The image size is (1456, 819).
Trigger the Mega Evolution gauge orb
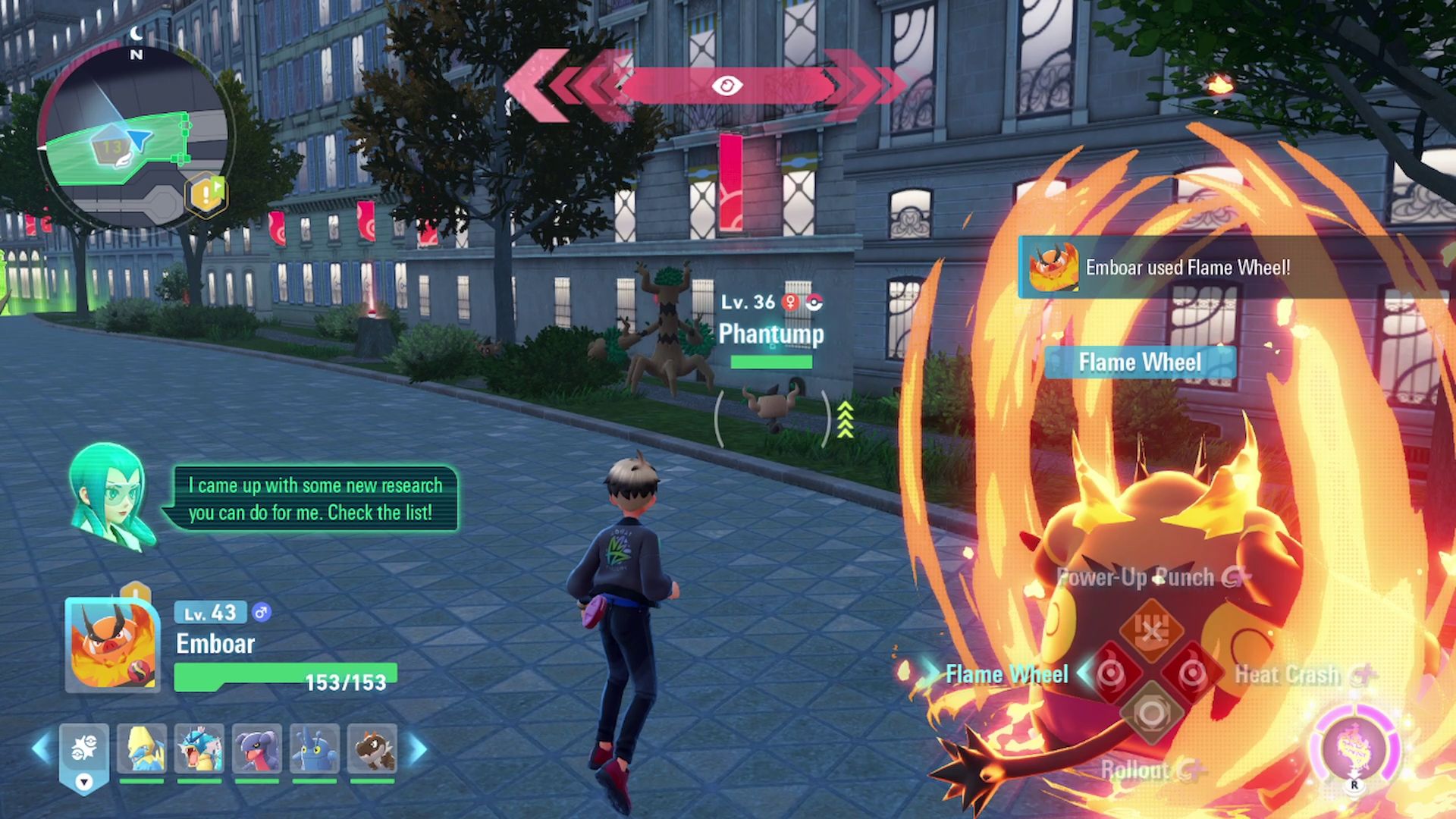(1354, 748)
